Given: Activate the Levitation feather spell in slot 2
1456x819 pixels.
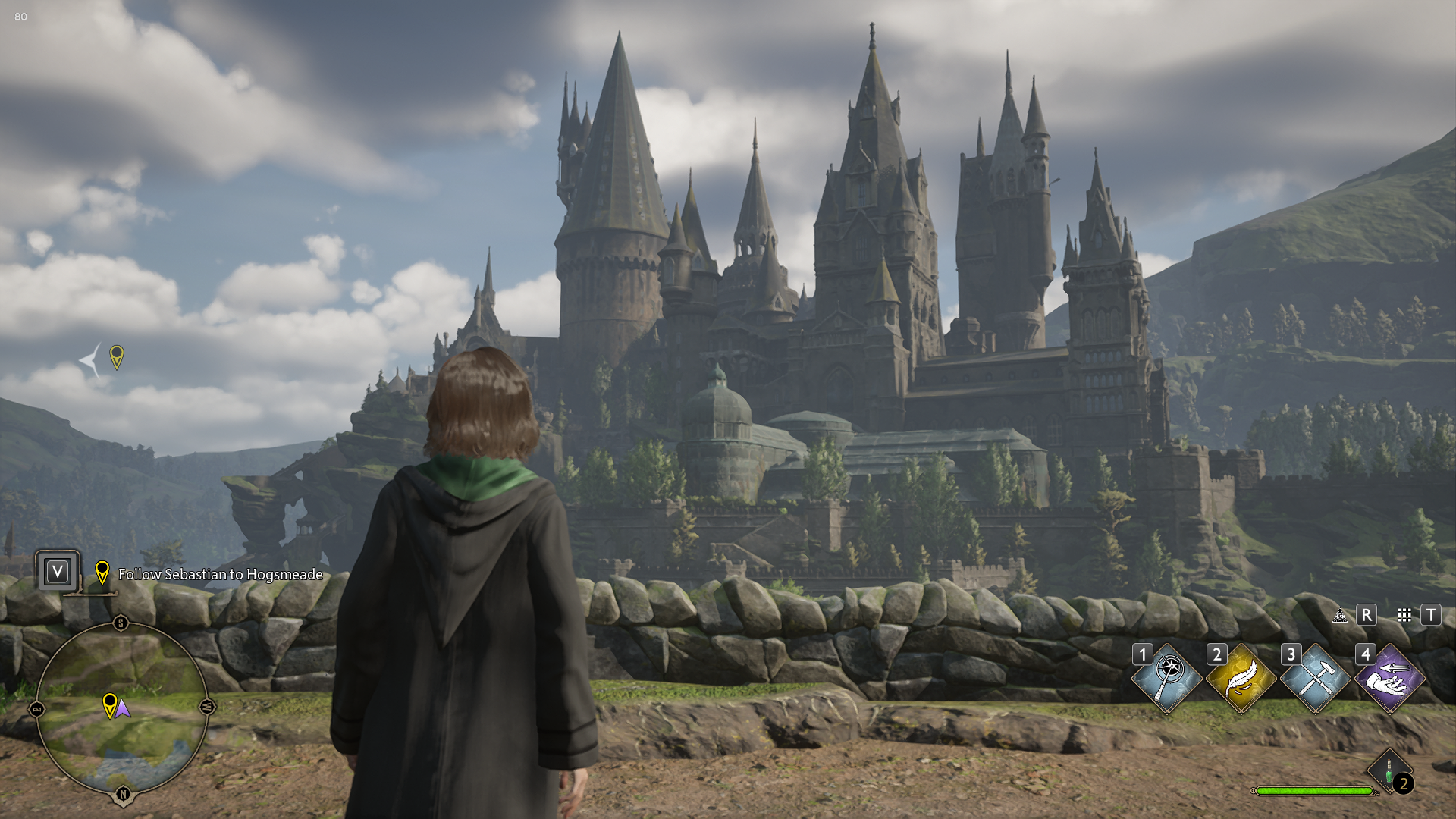Looking at the screenshot, I should 1241,679.
